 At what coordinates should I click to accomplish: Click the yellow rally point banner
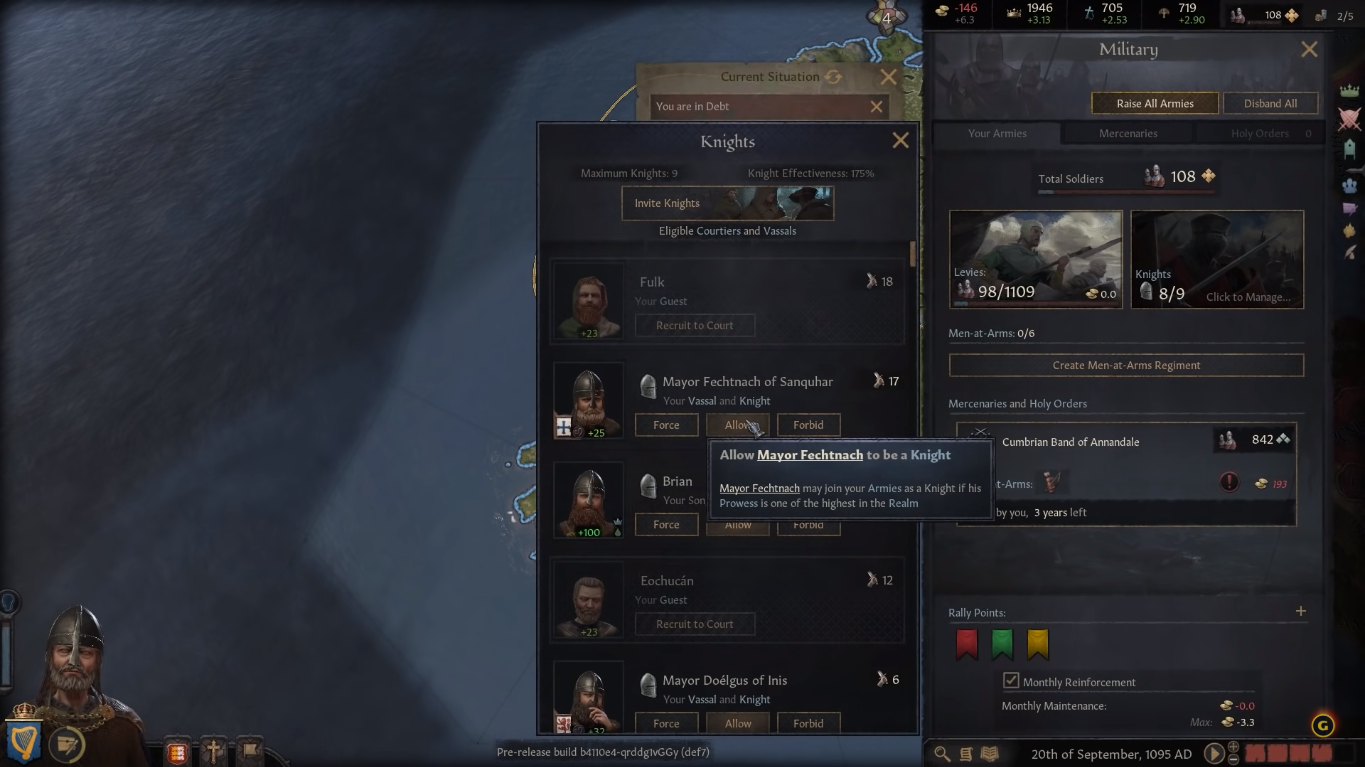click(x=1036, y=645)
